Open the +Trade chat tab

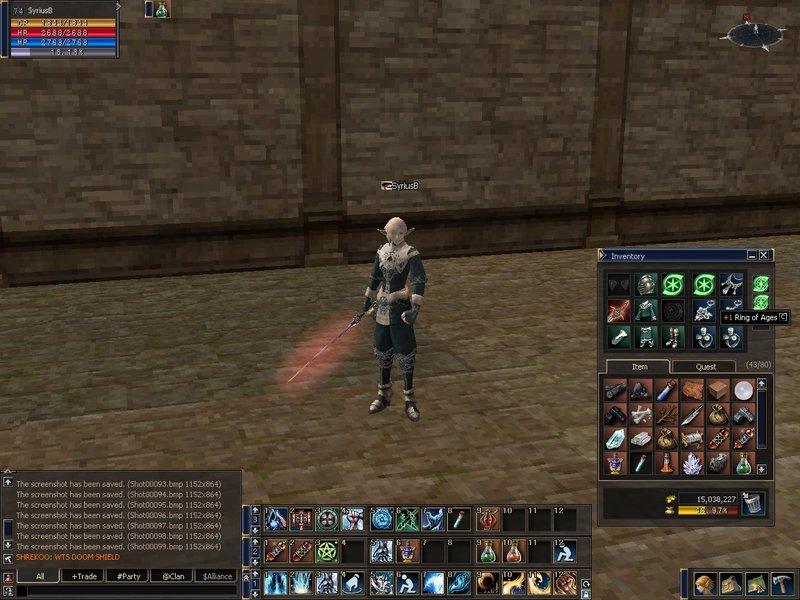point(85,576)
